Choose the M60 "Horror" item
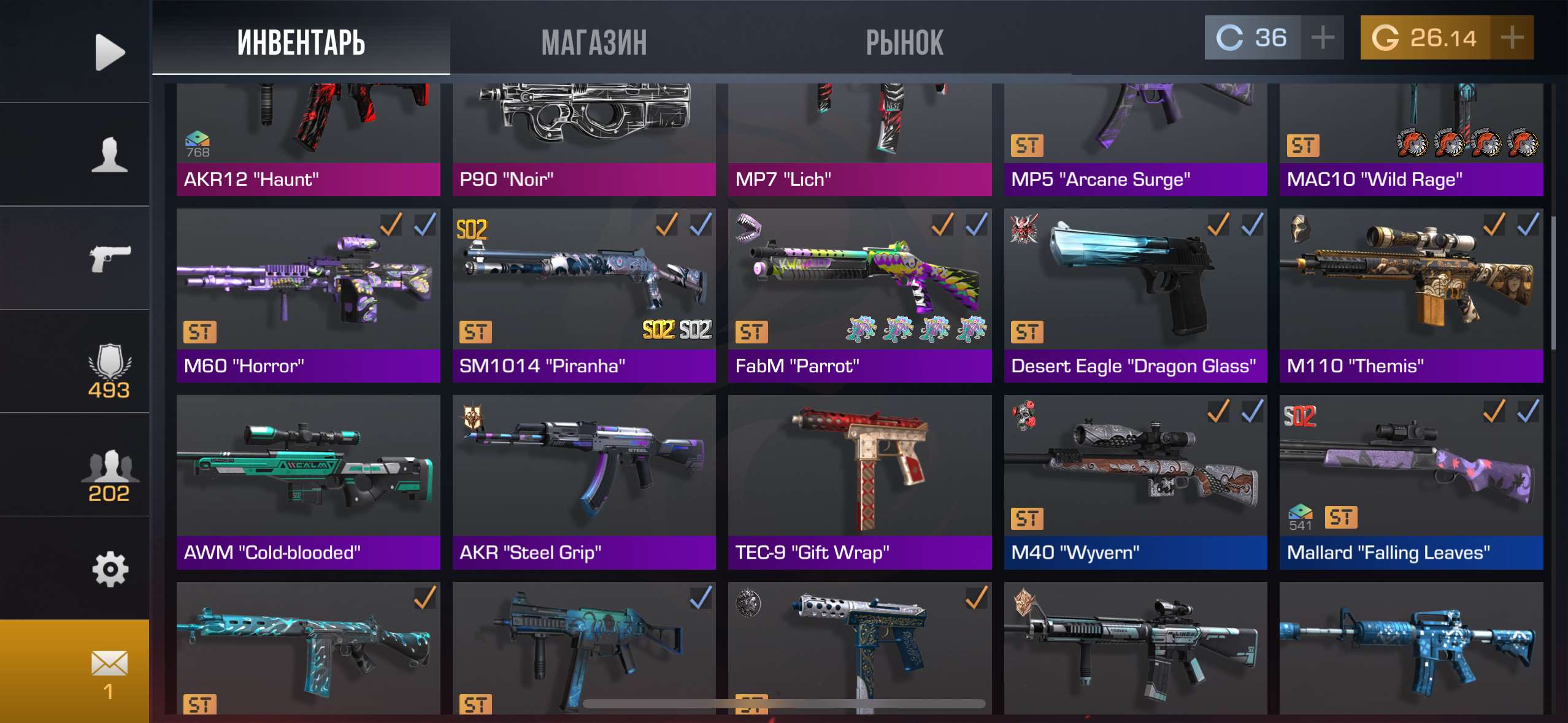 [308, 294]
